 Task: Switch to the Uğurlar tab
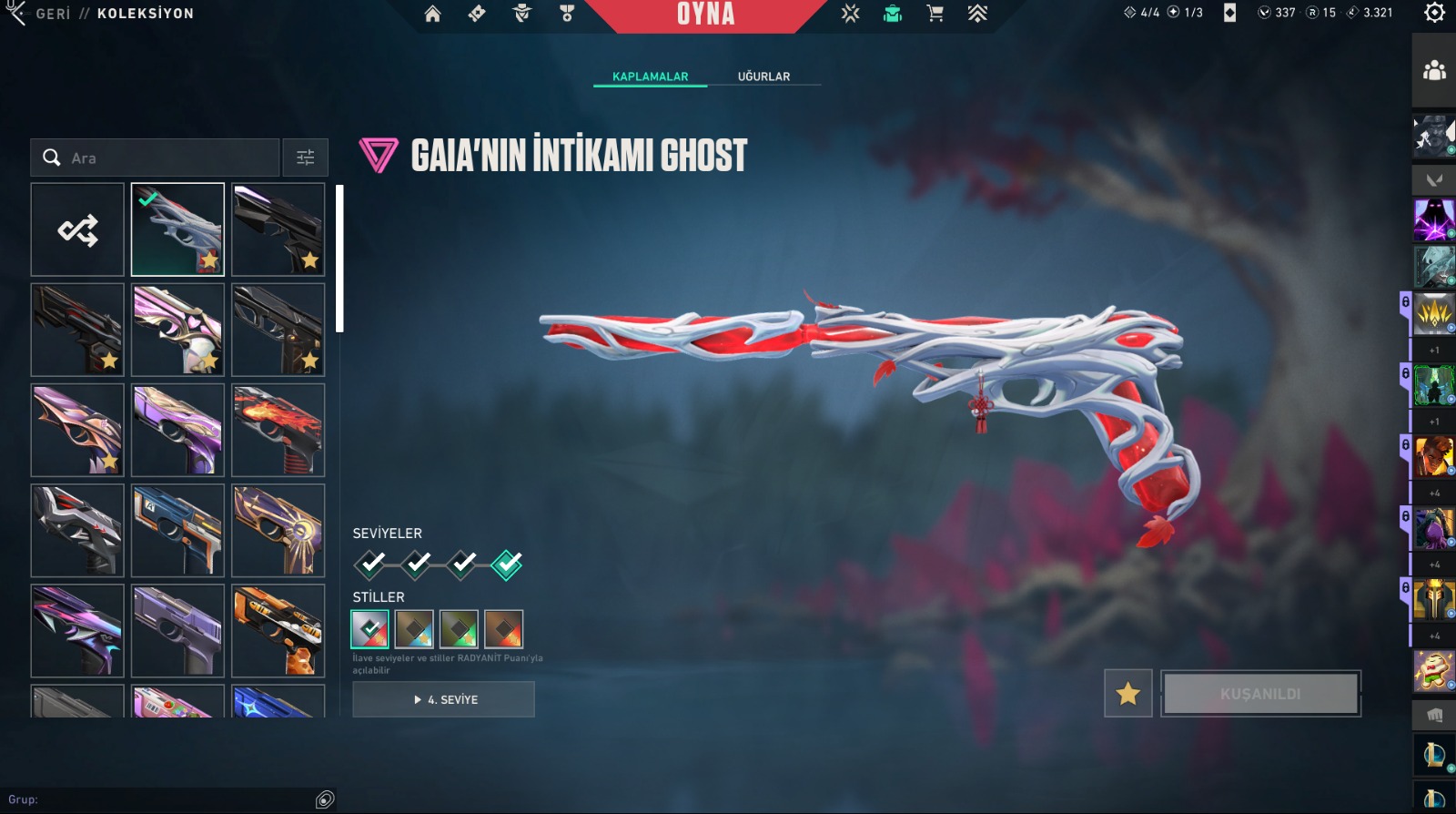click(763, 76)
